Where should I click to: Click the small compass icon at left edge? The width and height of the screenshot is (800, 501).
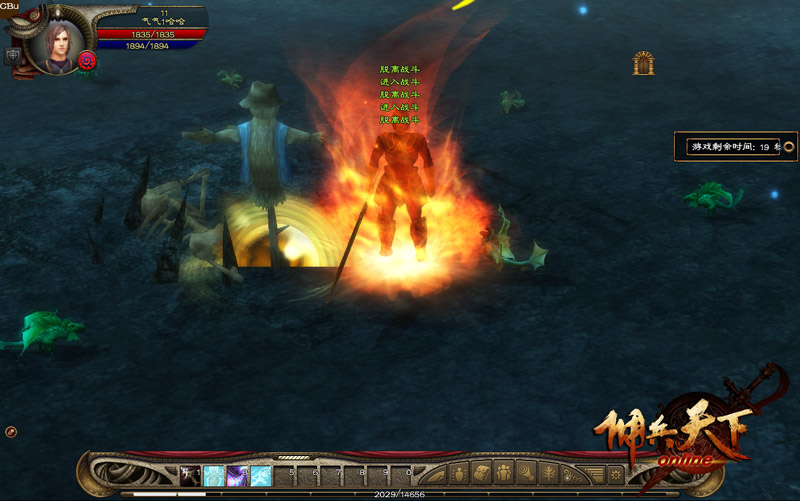click(11, 432)
